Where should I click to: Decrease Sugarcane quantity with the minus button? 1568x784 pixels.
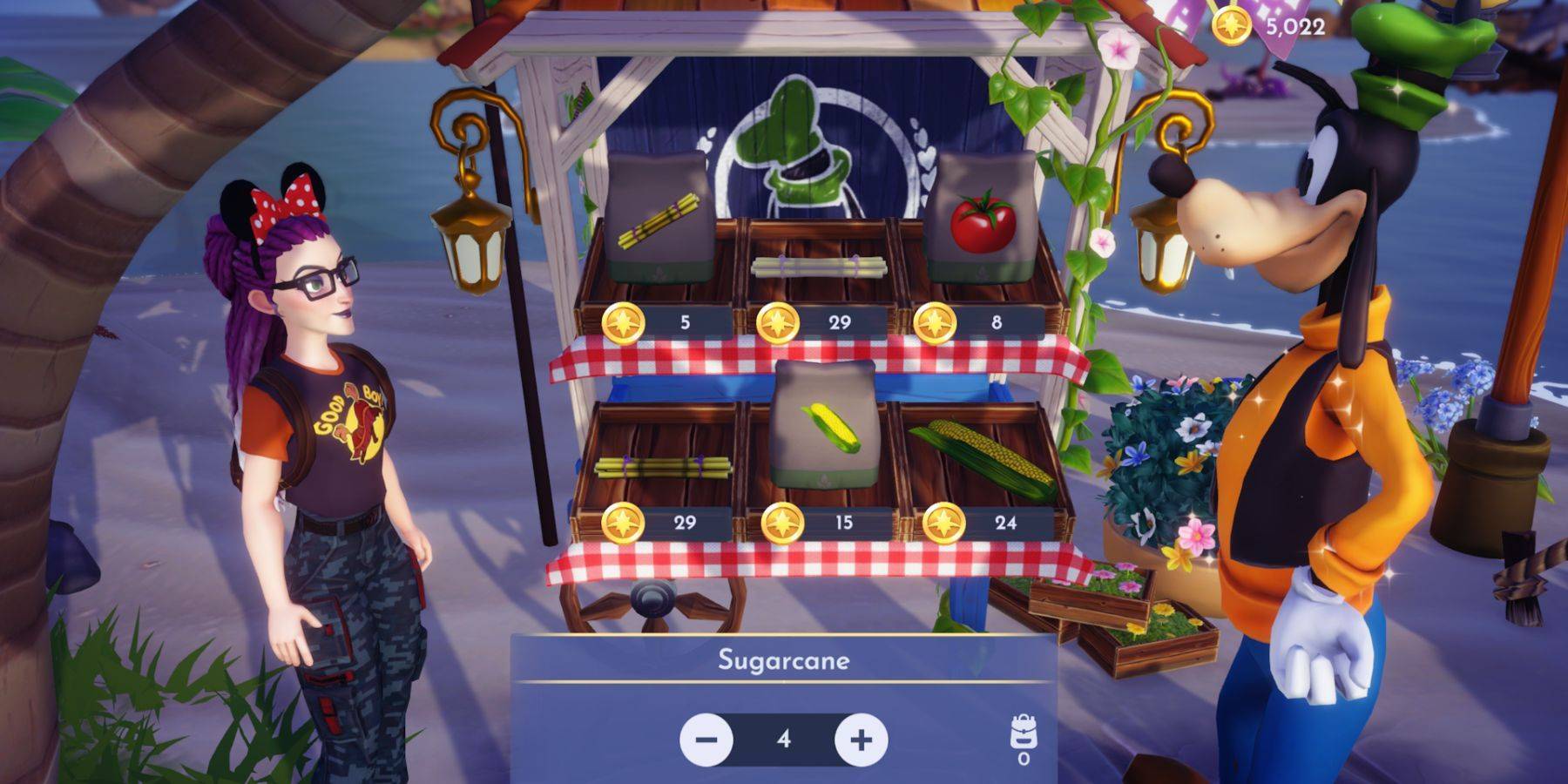click(706, 740)
